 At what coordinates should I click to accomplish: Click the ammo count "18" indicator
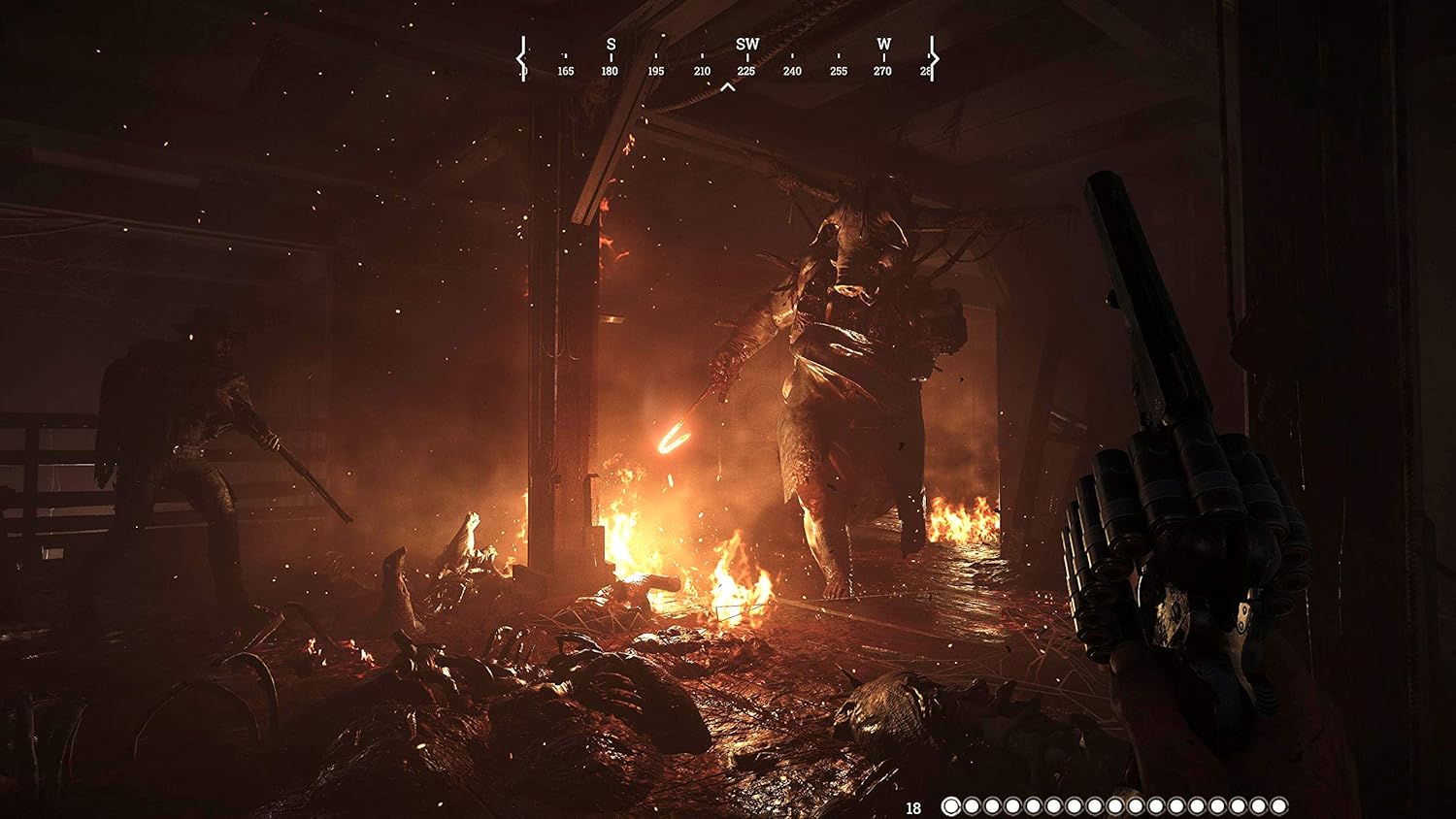point(913,805)
